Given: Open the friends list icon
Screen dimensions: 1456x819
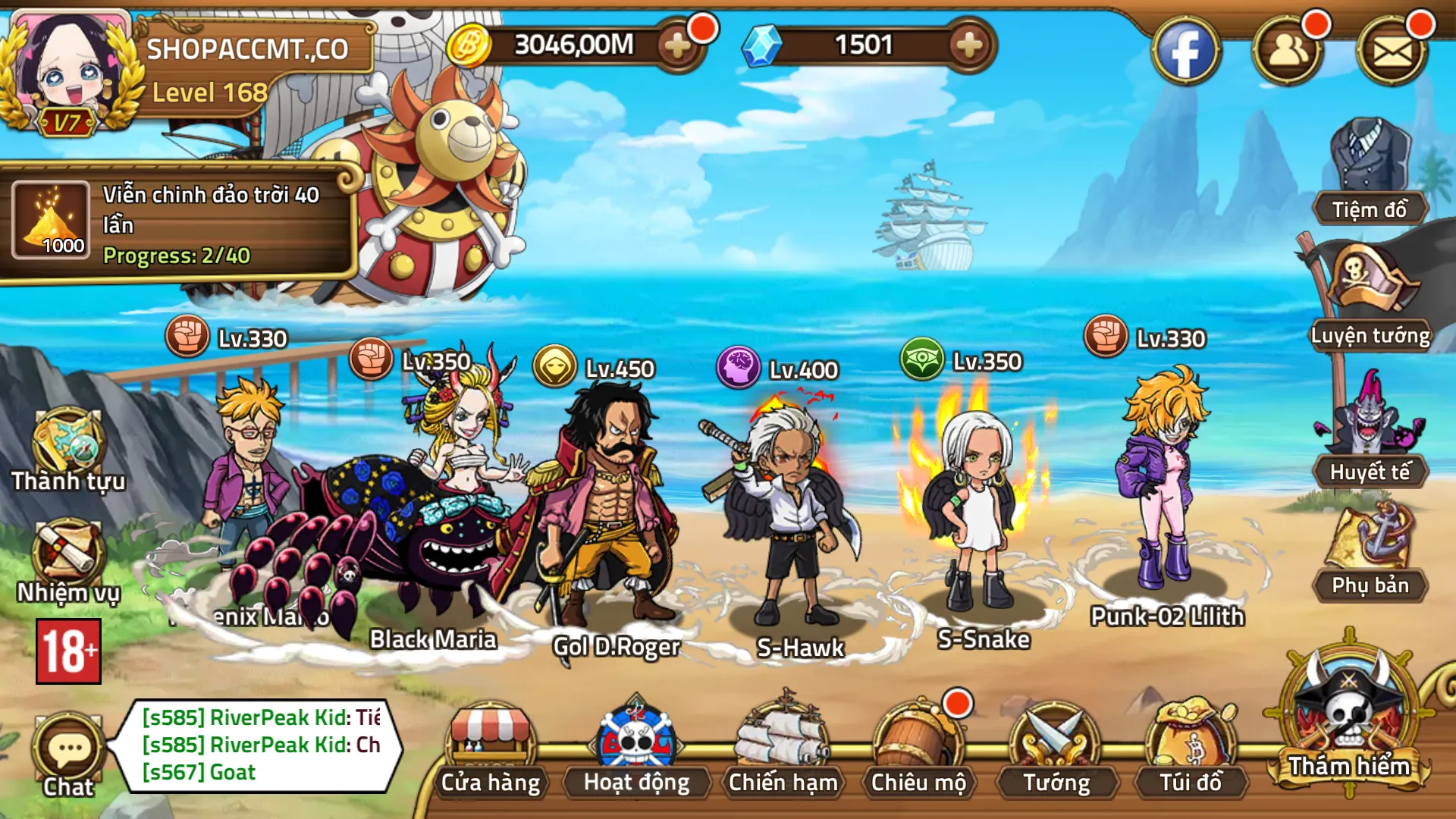Looking at the screenshot, I should (1287, 52).
